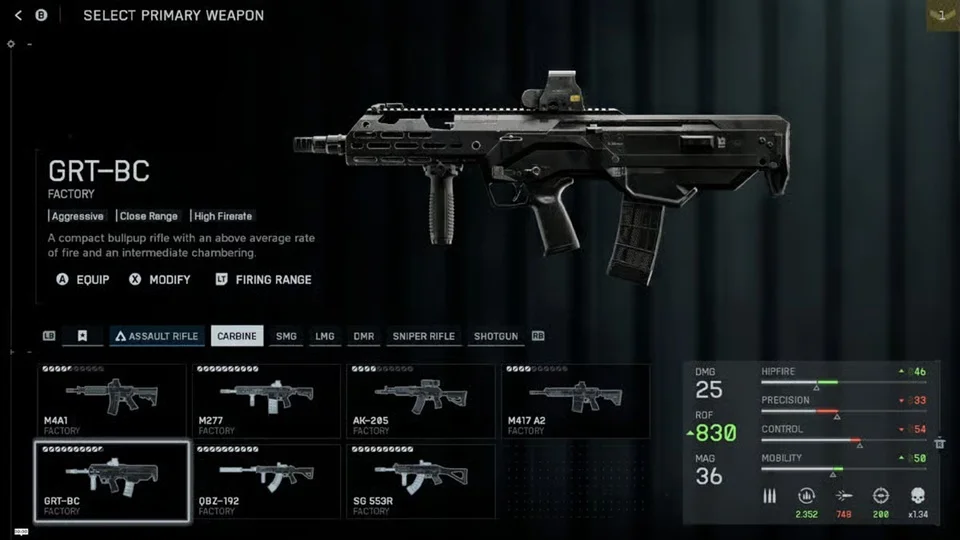Select the M4A1 weapon tile
This screenshot has width=960, height=540.
click(x=112, y=400)
